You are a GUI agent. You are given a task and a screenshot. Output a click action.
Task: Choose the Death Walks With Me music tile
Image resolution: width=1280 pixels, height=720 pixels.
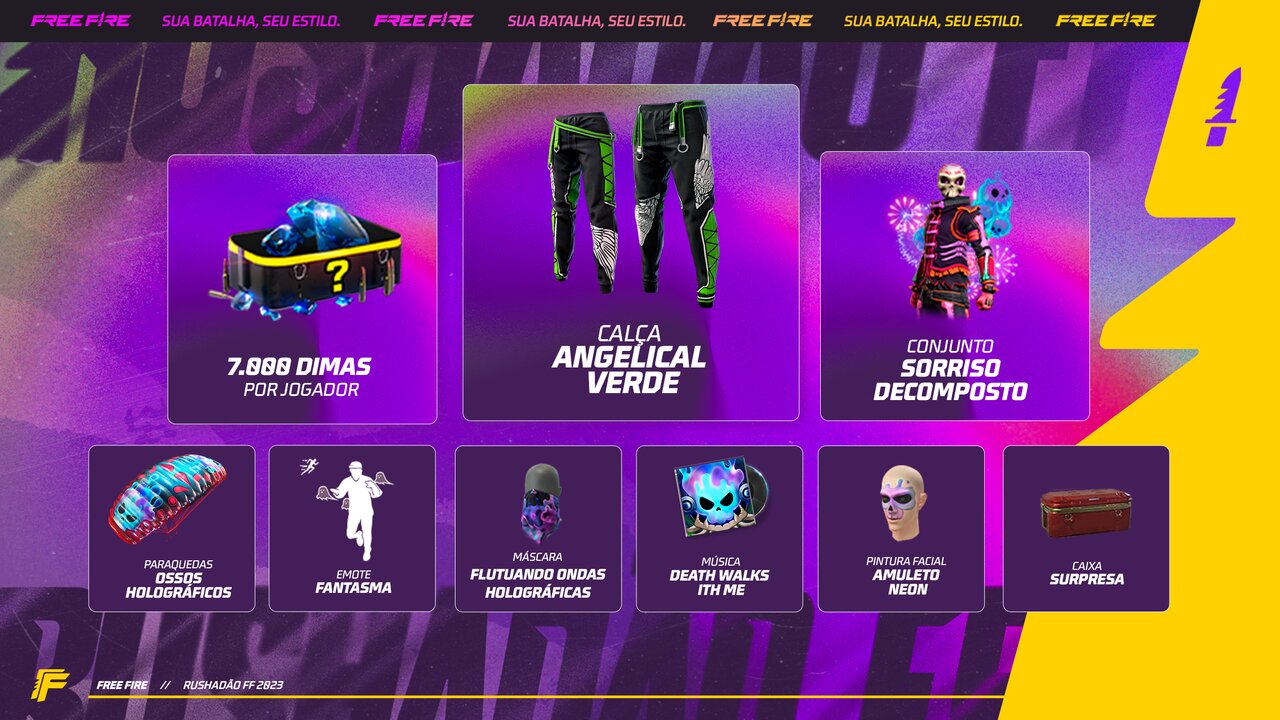pyautogui.click(x=719, y=528)
